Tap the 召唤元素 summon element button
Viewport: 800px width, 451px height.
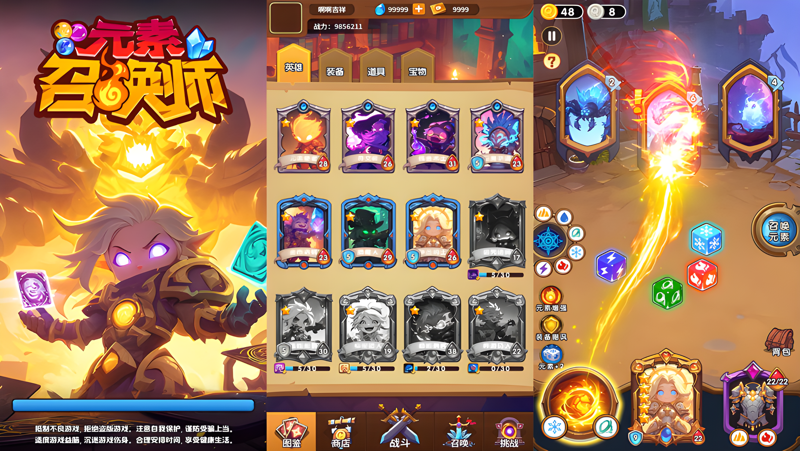(777, 229)
